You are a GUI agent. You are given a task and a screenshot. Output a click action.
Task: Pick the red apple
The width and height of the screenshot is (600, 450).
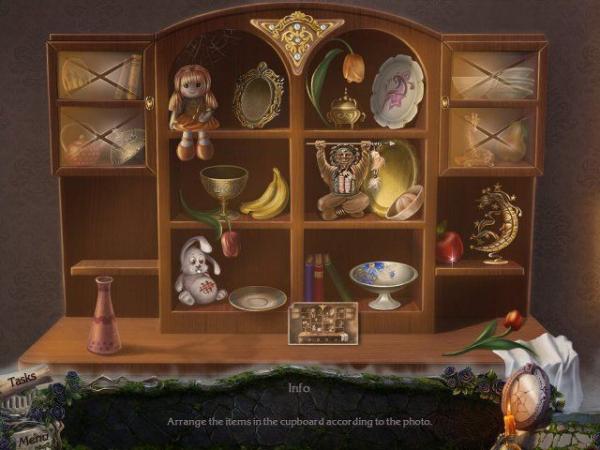click(449, 244)
